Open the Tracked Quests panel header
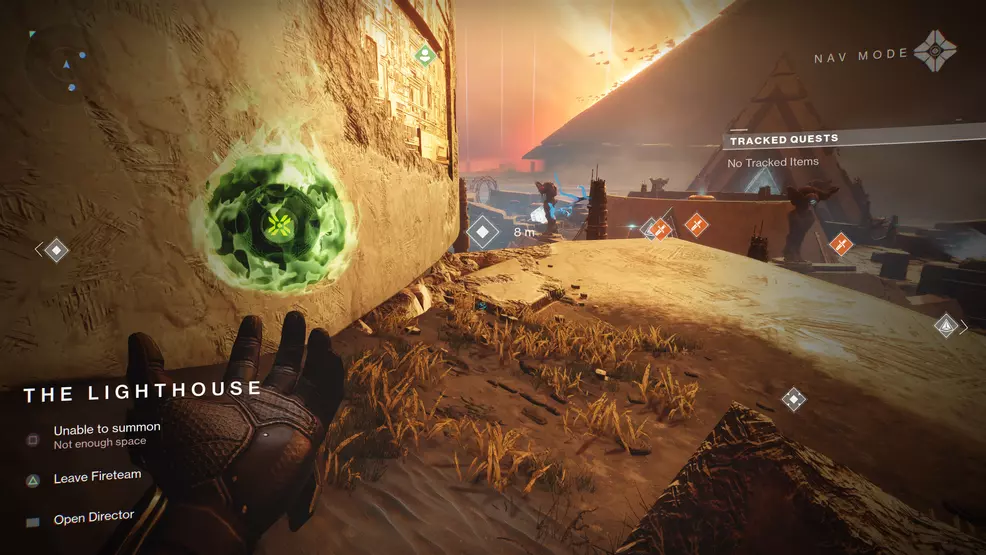This screenshot has width=986, height=555. (784, 139)
